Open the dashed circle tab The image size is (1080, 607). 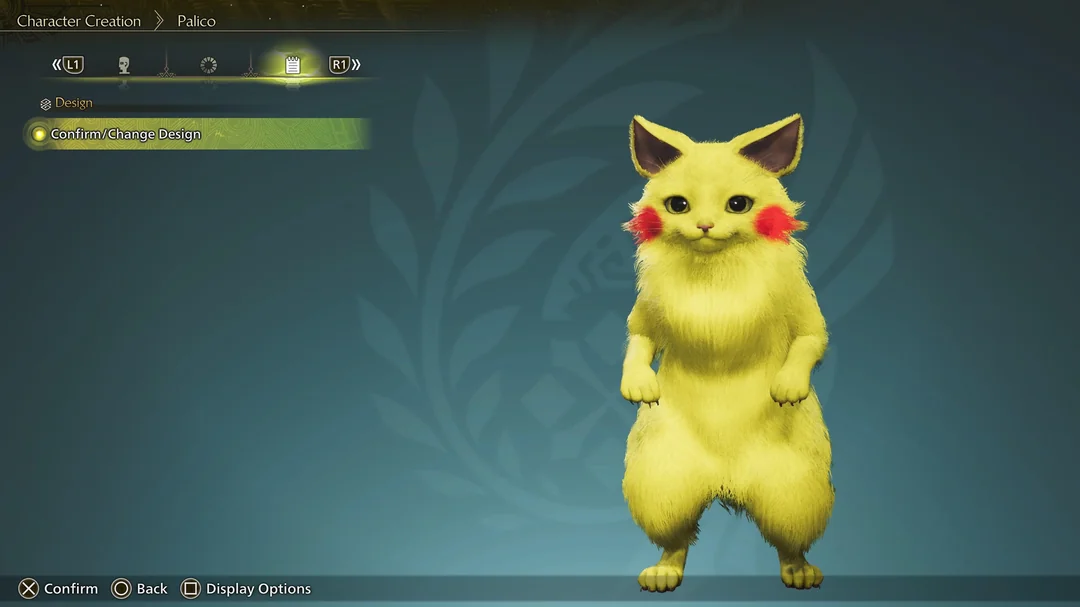(208, 65)
